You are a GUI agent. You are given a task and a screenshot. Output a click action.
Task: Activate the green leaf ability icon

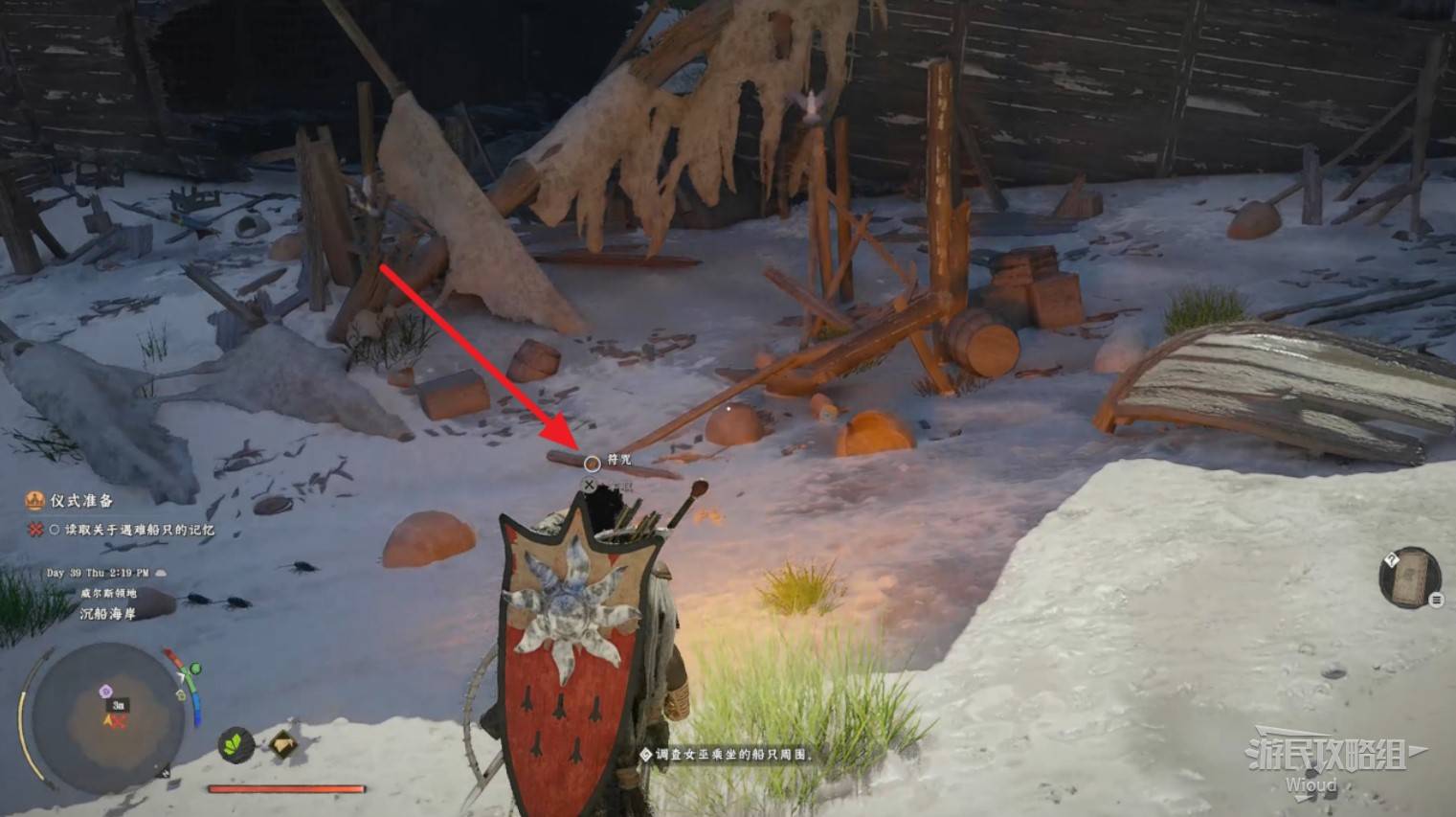coord(235,744)
